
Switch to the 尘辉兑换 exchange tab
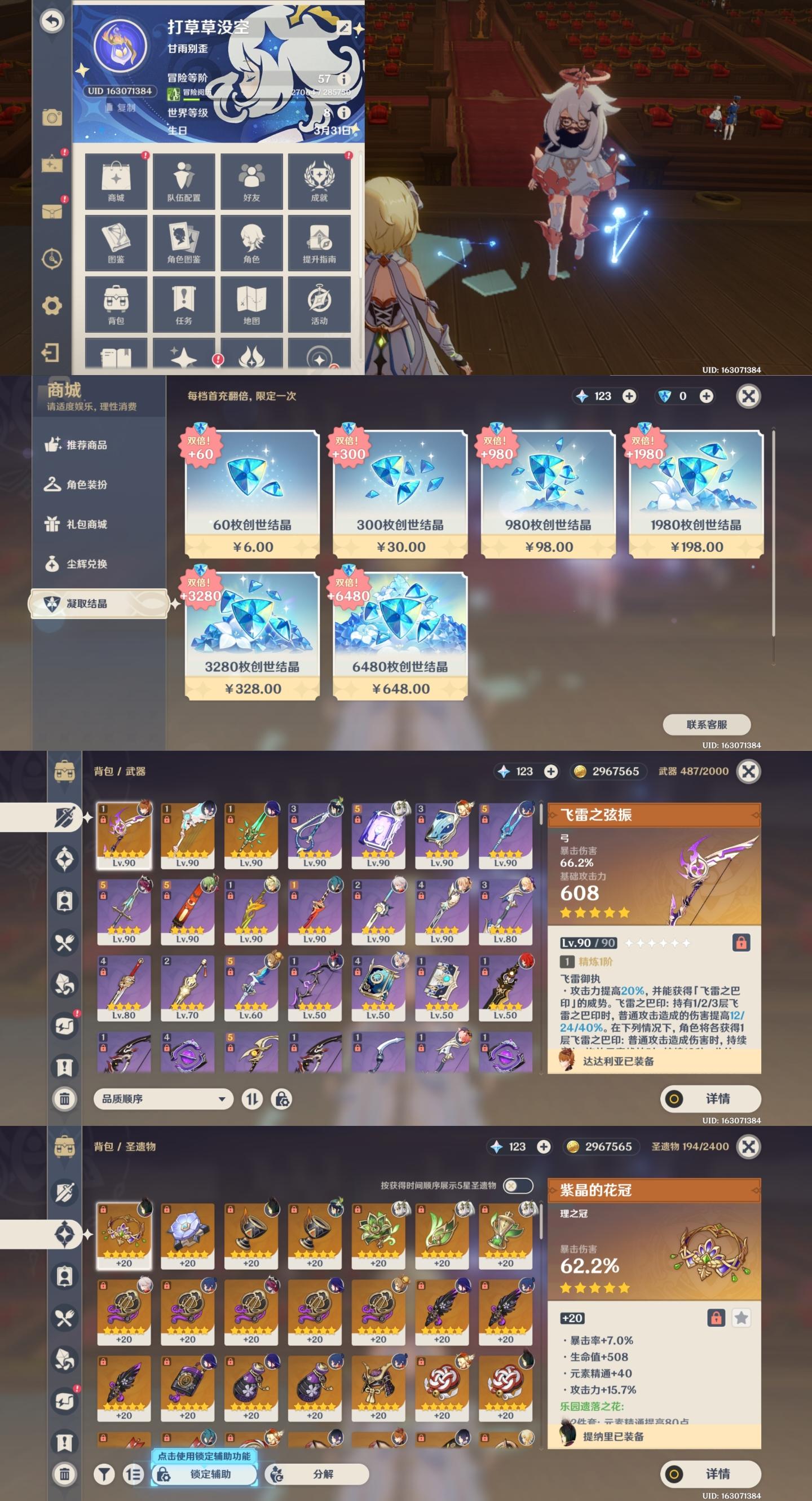[x=86, y=564]
